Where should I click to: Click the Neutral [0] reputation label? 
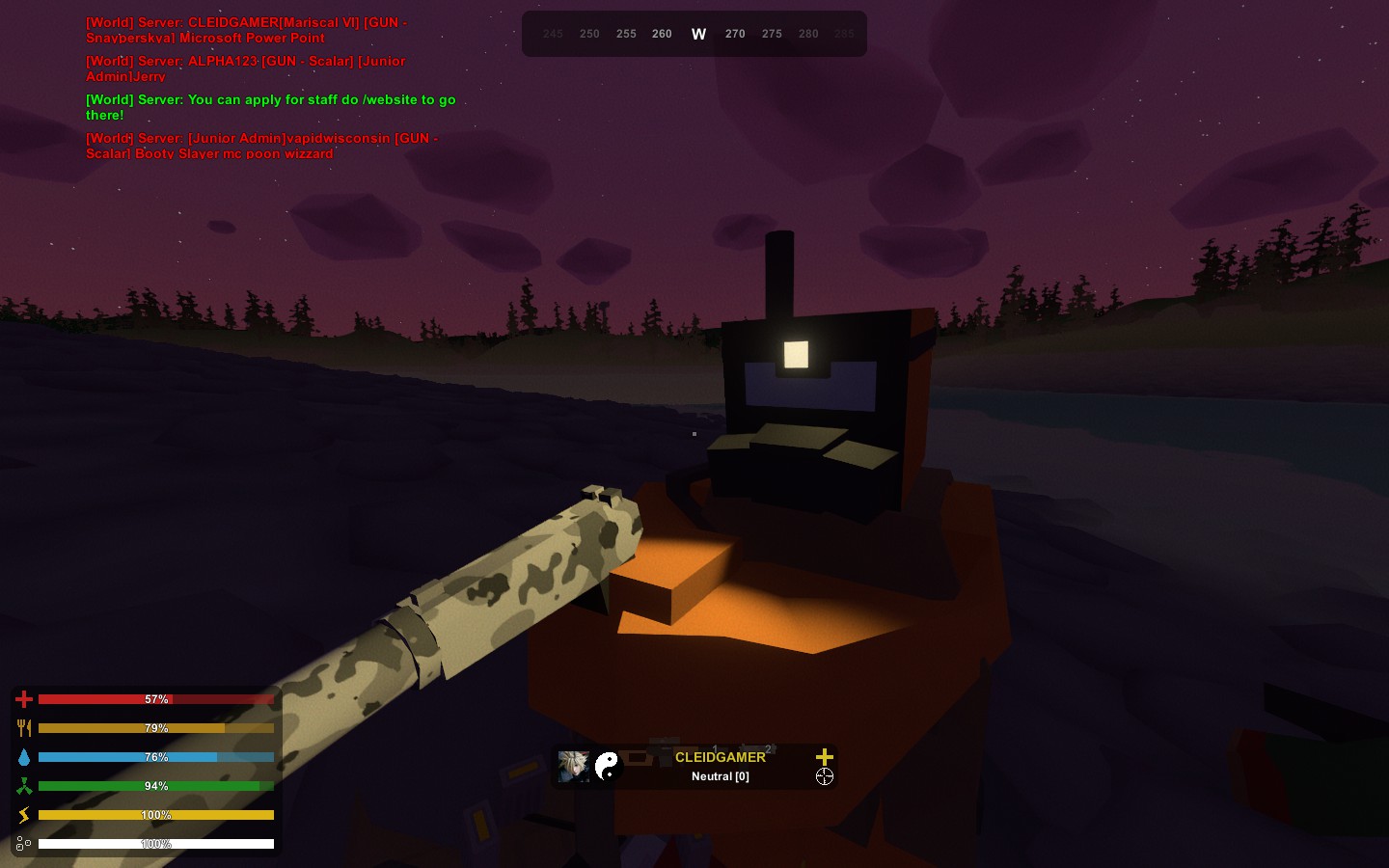pos(721,776)
